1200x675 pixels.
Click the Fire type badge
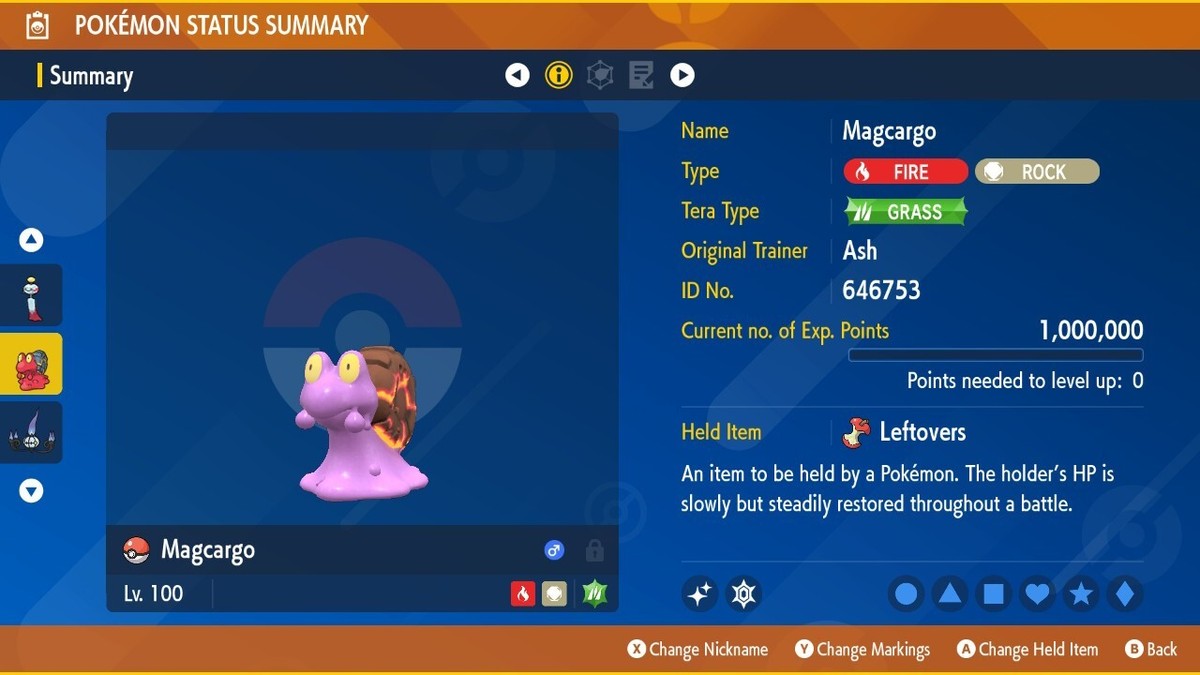tap(906, 172)
